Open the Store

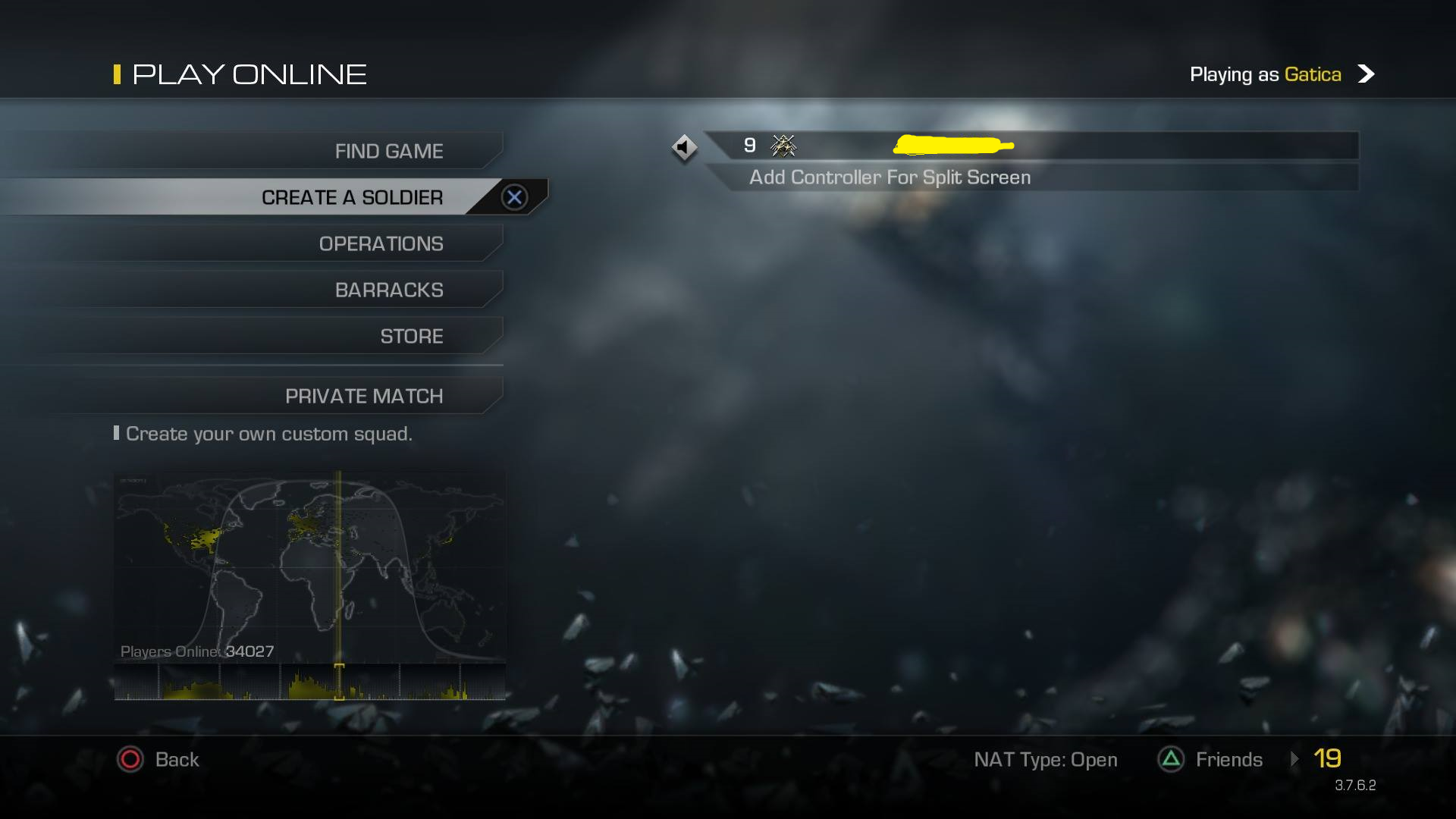pos(411,336)
